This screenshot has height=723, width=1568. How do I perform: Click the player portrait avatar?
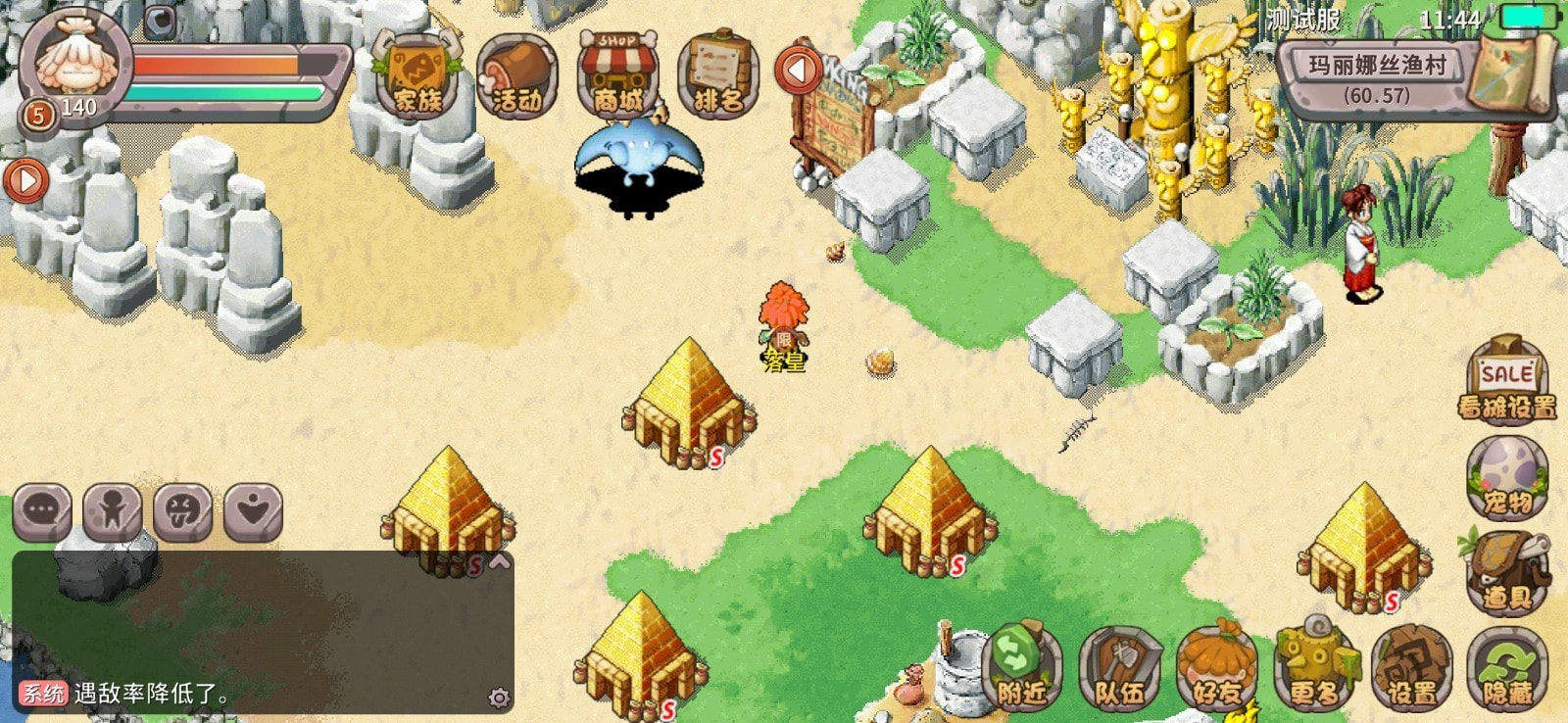(x=73, y=59)
